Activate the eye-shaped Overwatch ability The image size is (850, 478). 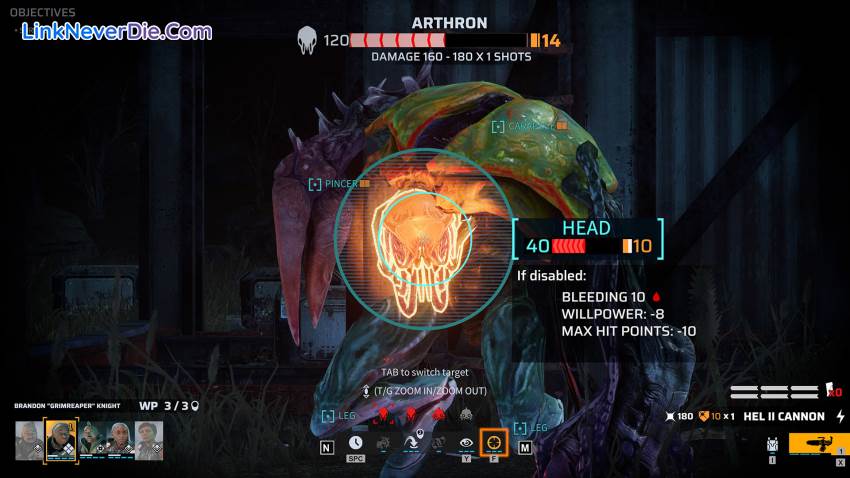(466, 442)
